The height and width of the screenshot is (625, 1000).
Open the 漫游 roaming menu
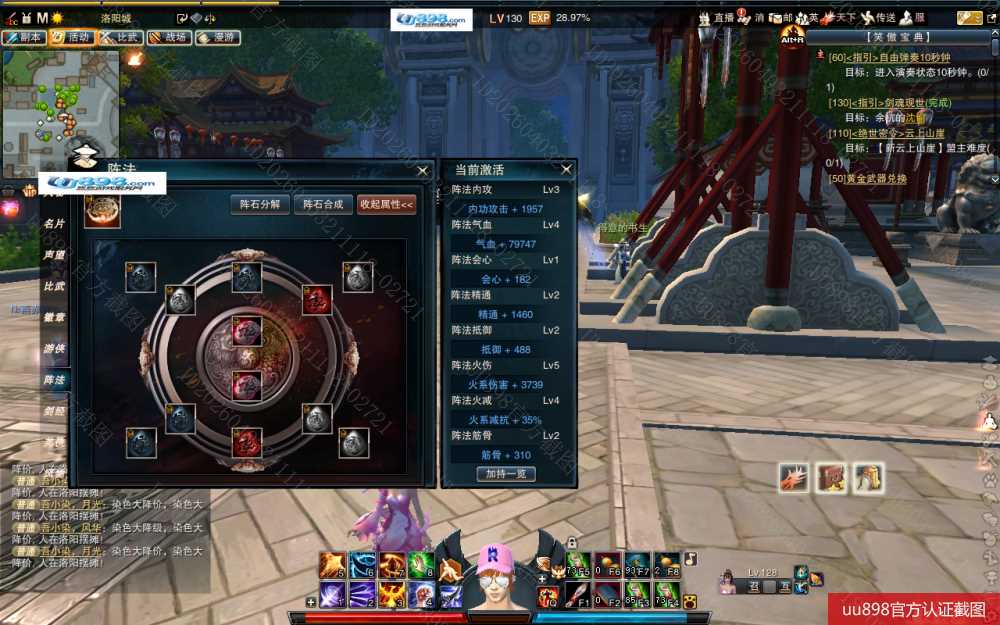click(x=218, y=38)
